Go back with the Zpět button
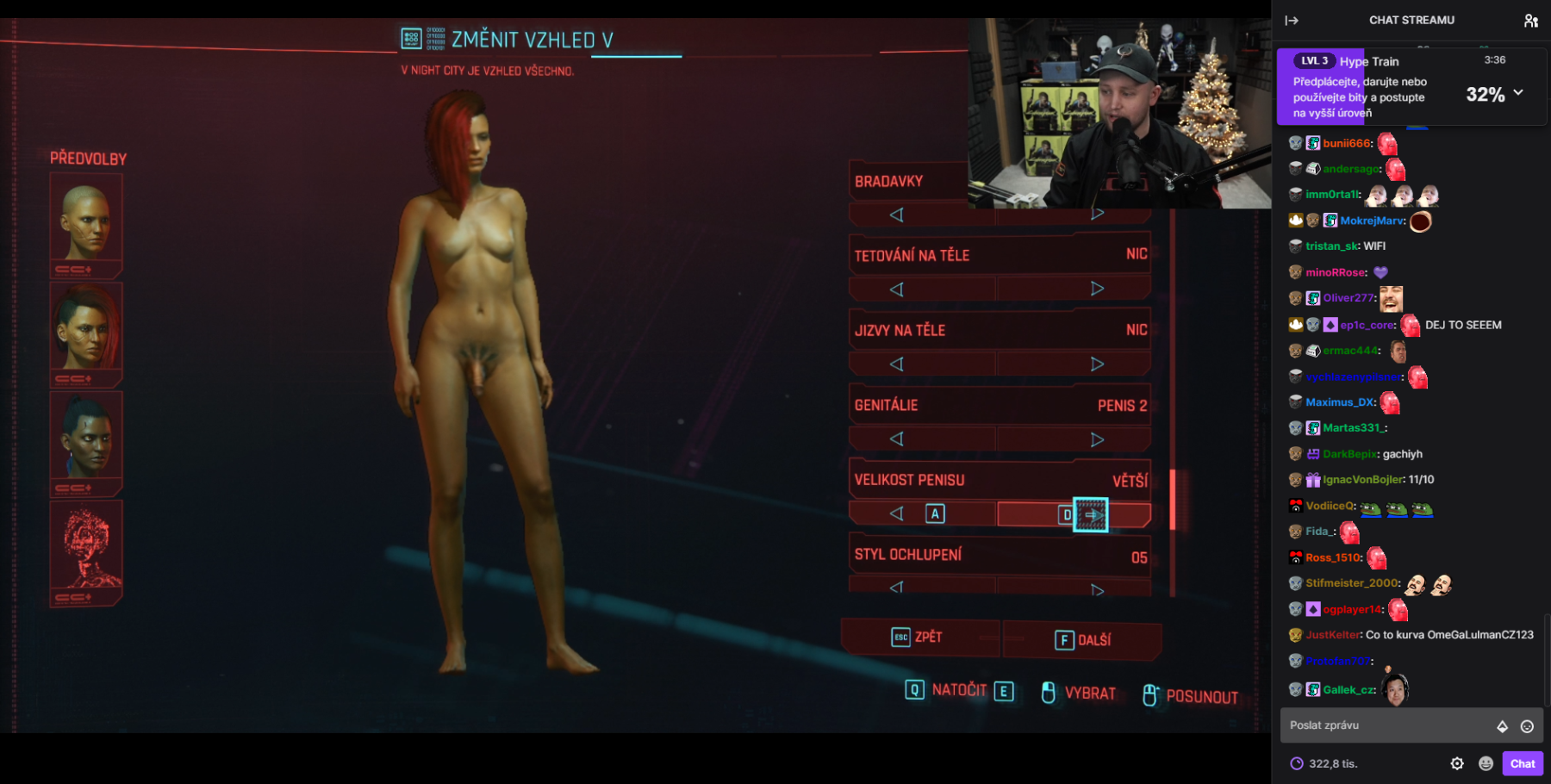Viewport: 1551px width, 784px height. pyautogui.click(x=919, y=638)
